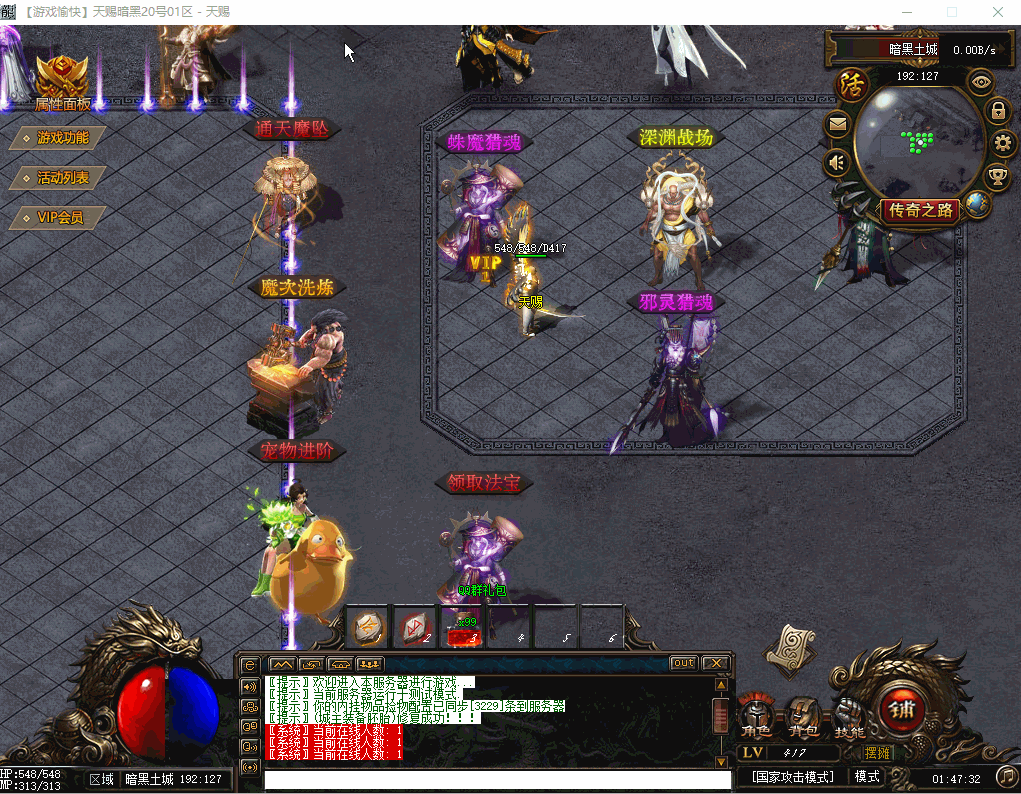The height and width of the screenshot is (794, 1021).
Task: Open the 技能 skills panel
Action: pos(849,718)
